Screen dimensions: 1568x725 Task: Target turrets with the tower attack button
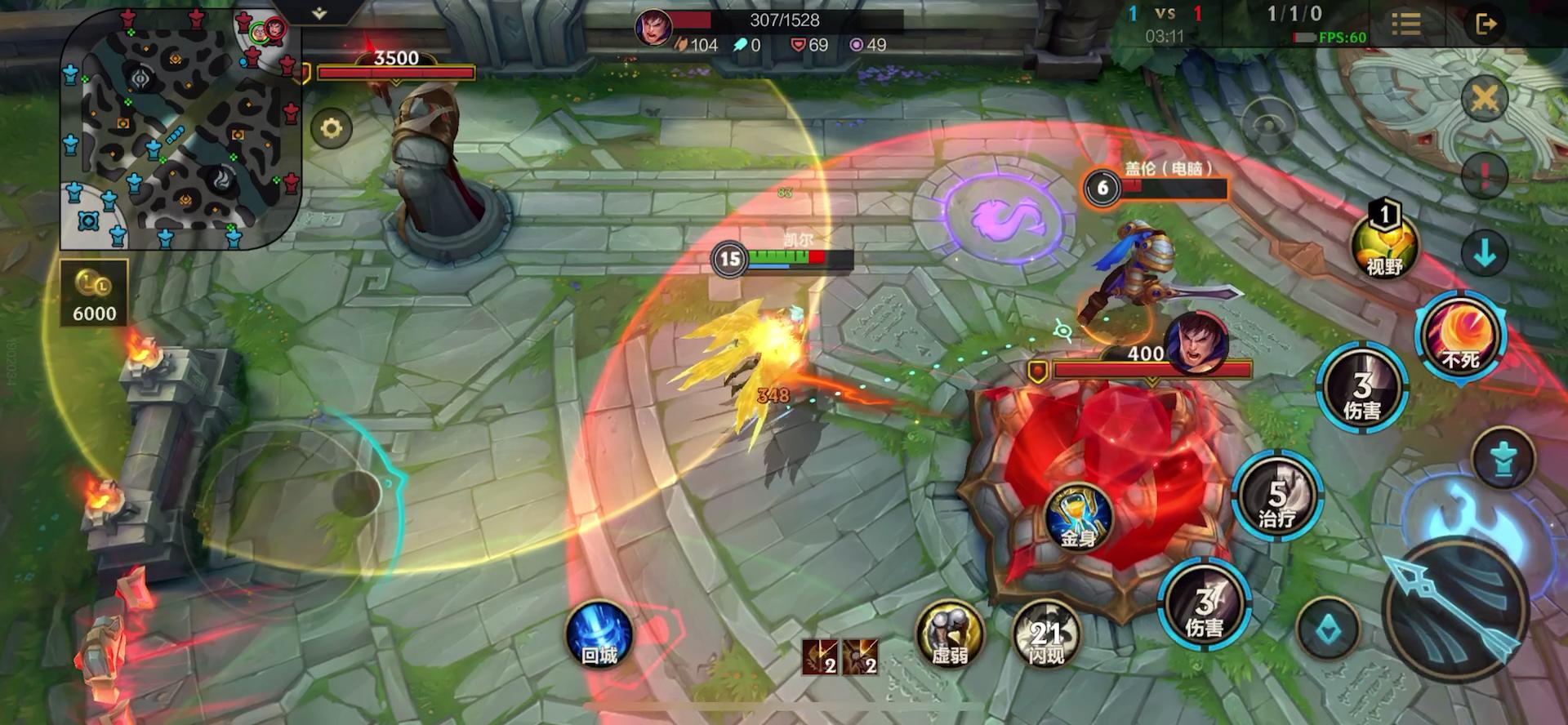[1503, 457]
